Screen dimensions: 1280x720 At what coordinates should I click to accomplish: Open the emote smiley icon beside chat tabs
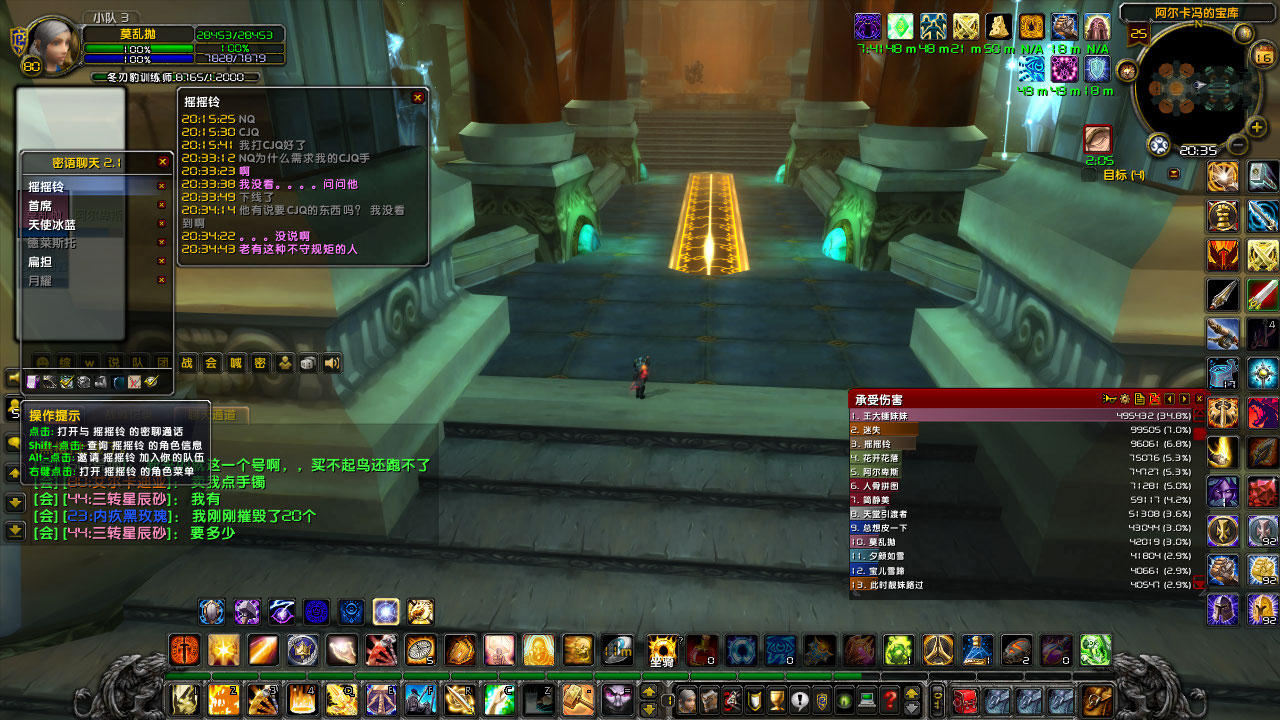42,360
